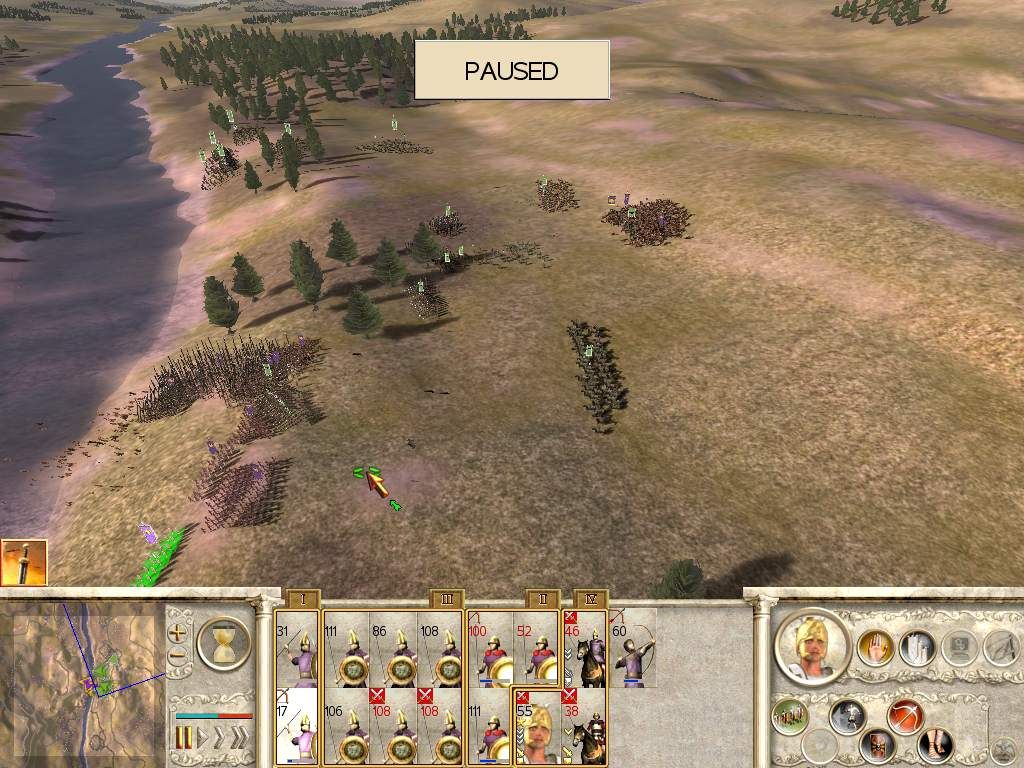Select the 46-man cavalry unit card
Image resolution: width=1024 pixels, height=768 pixels.
click(x=584, y=648)
